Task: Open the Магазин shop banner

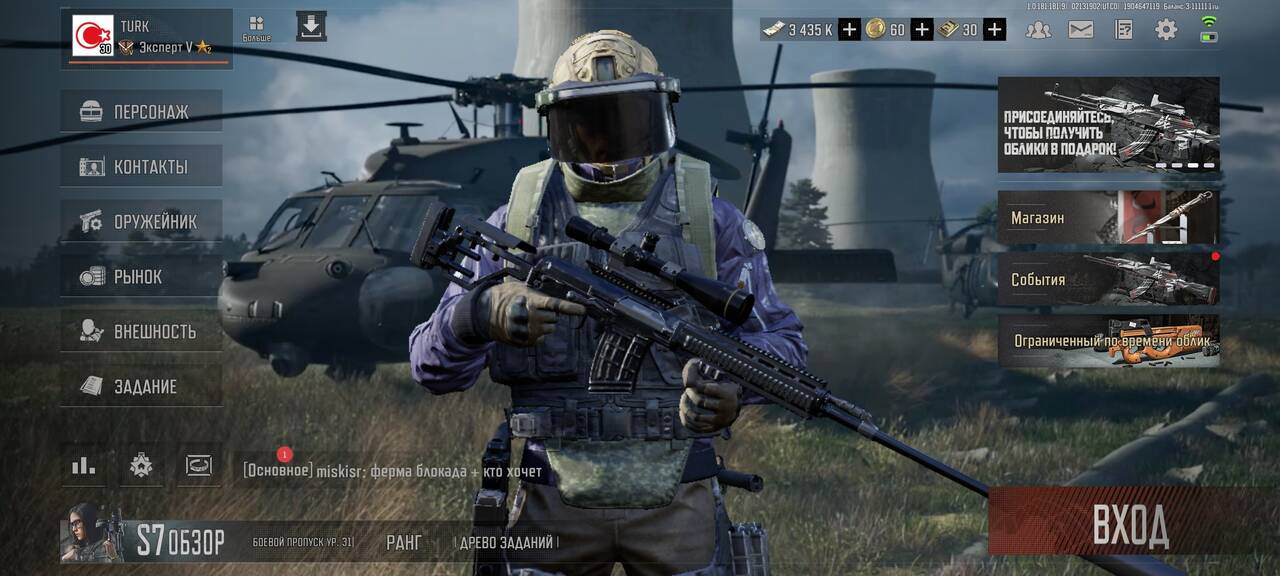Action: coord(1108,218)
